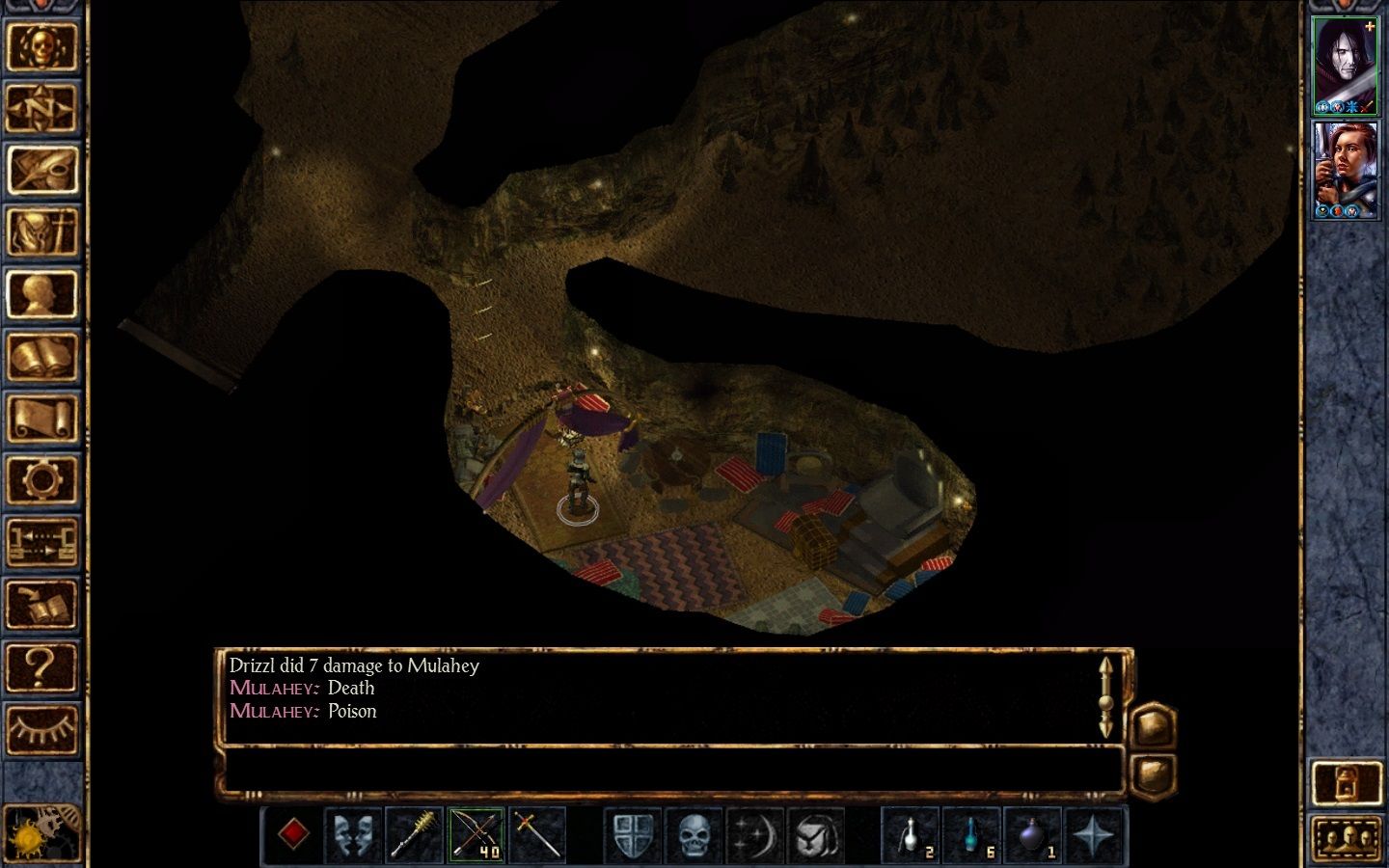This screenshot has height=868, width=1389.
Task: Equip the sword weapon slot
Action: tap(536, 834)
